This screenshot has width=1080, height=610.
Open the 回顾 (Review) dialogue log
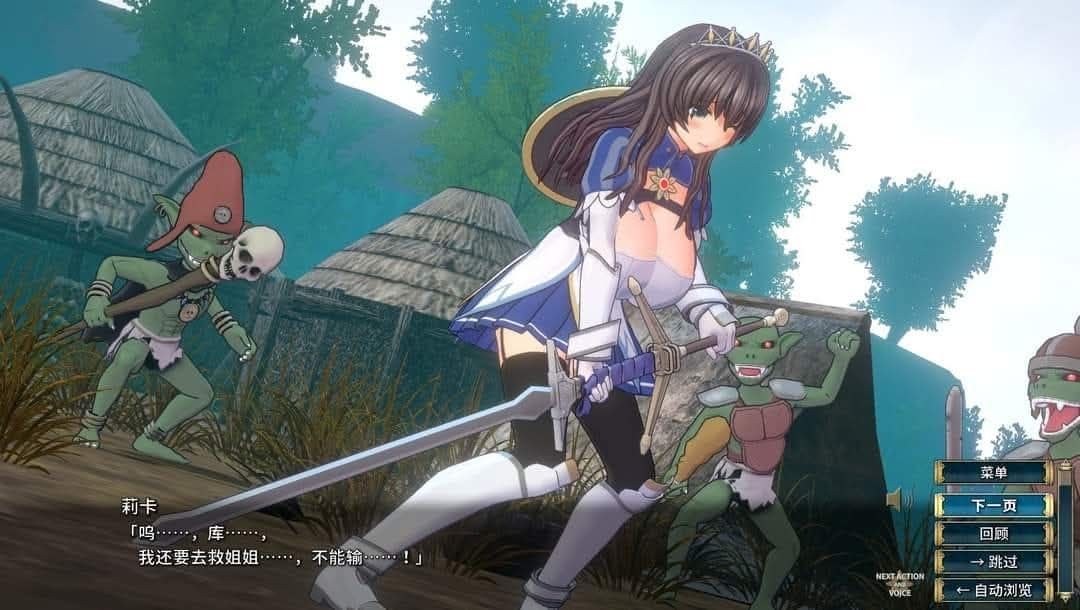click(993, 534)
